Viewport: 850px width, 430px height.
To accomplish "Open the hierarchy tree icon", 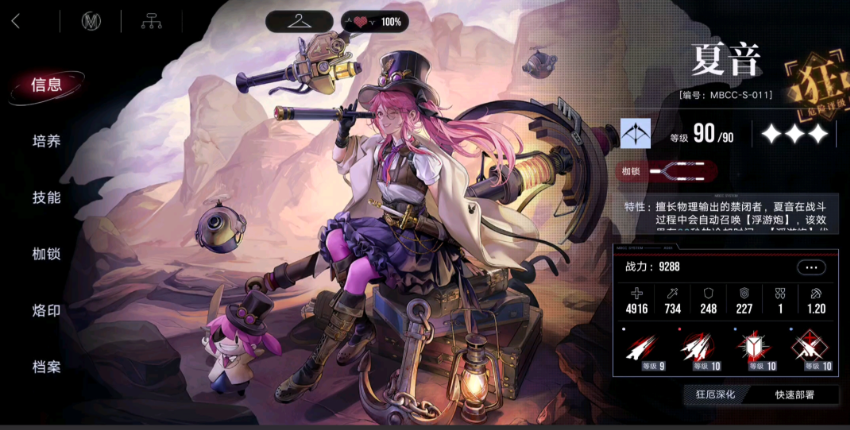I will [x=152, y=21].
